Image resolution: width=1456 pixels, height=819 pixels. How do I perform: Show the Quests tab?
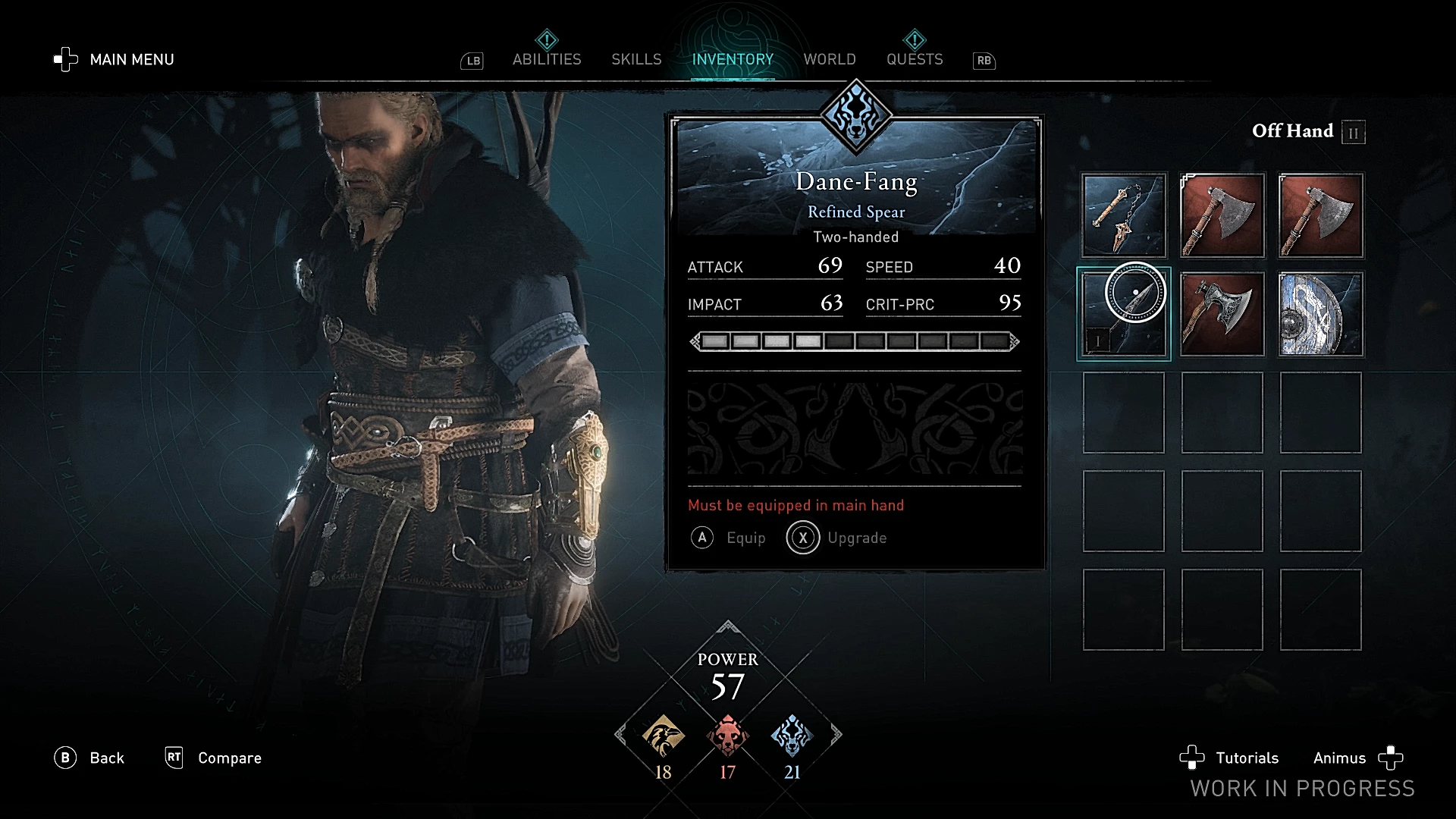coord(915,59)
